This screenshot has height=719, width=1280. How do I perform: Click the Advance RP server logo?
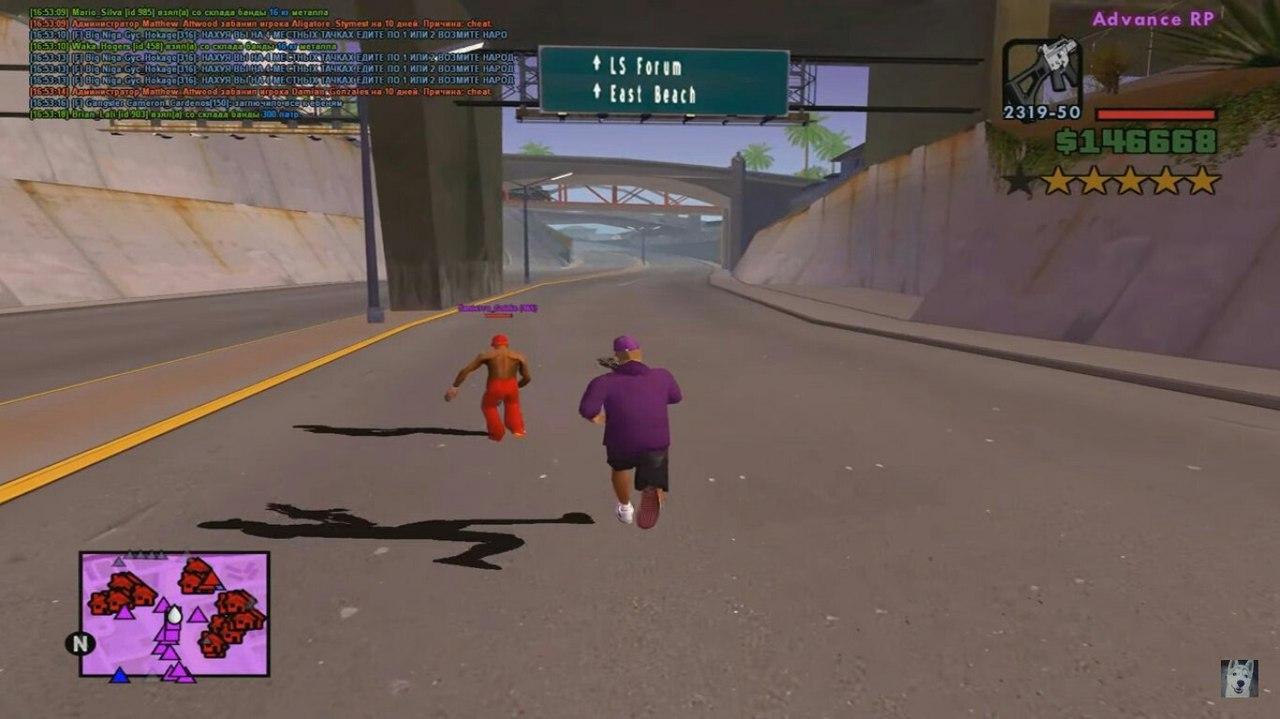click(x=1153, y=19)
